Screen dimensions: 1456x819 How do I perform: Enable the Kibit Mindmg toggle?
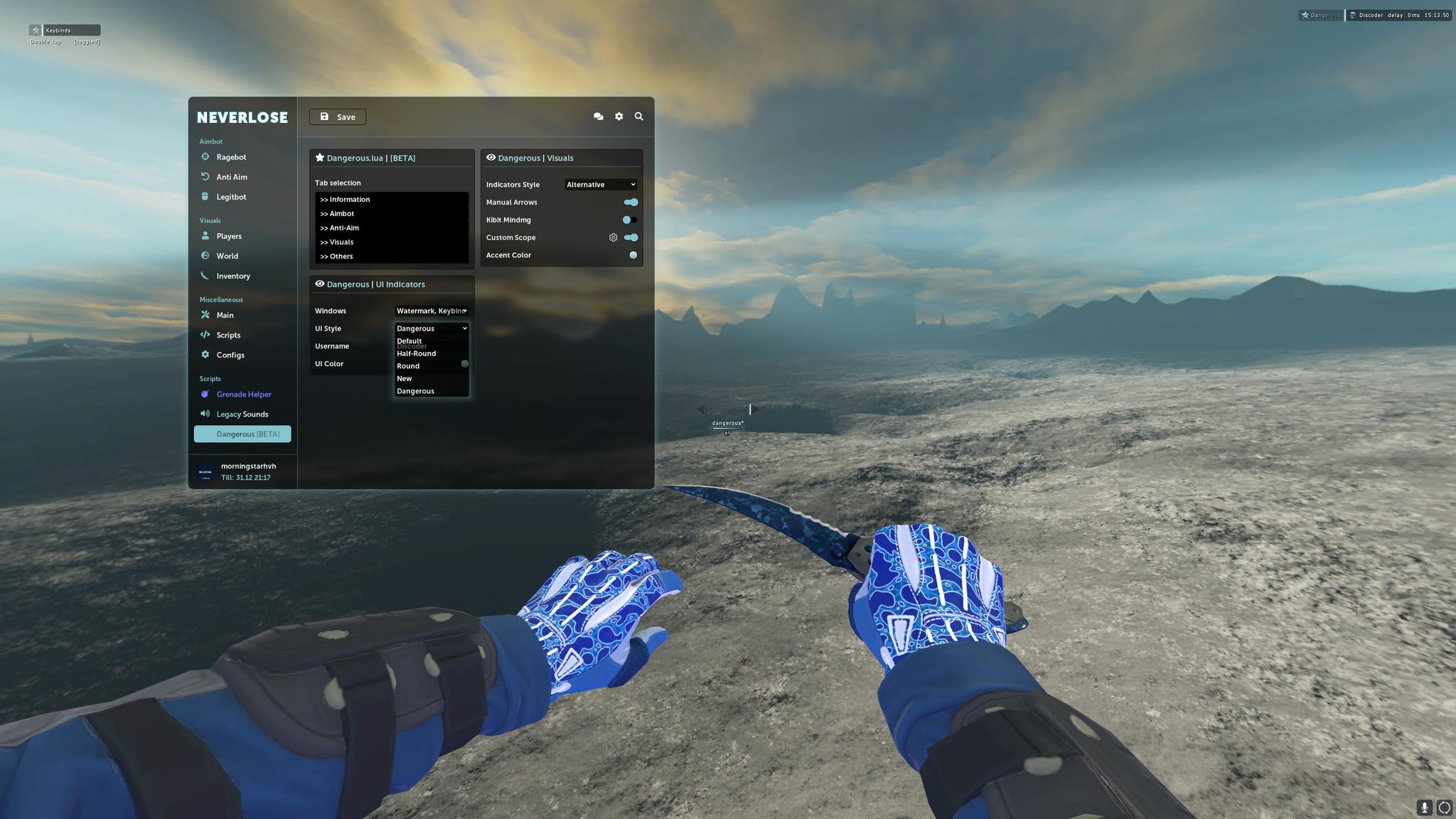(x=628, y=220)
